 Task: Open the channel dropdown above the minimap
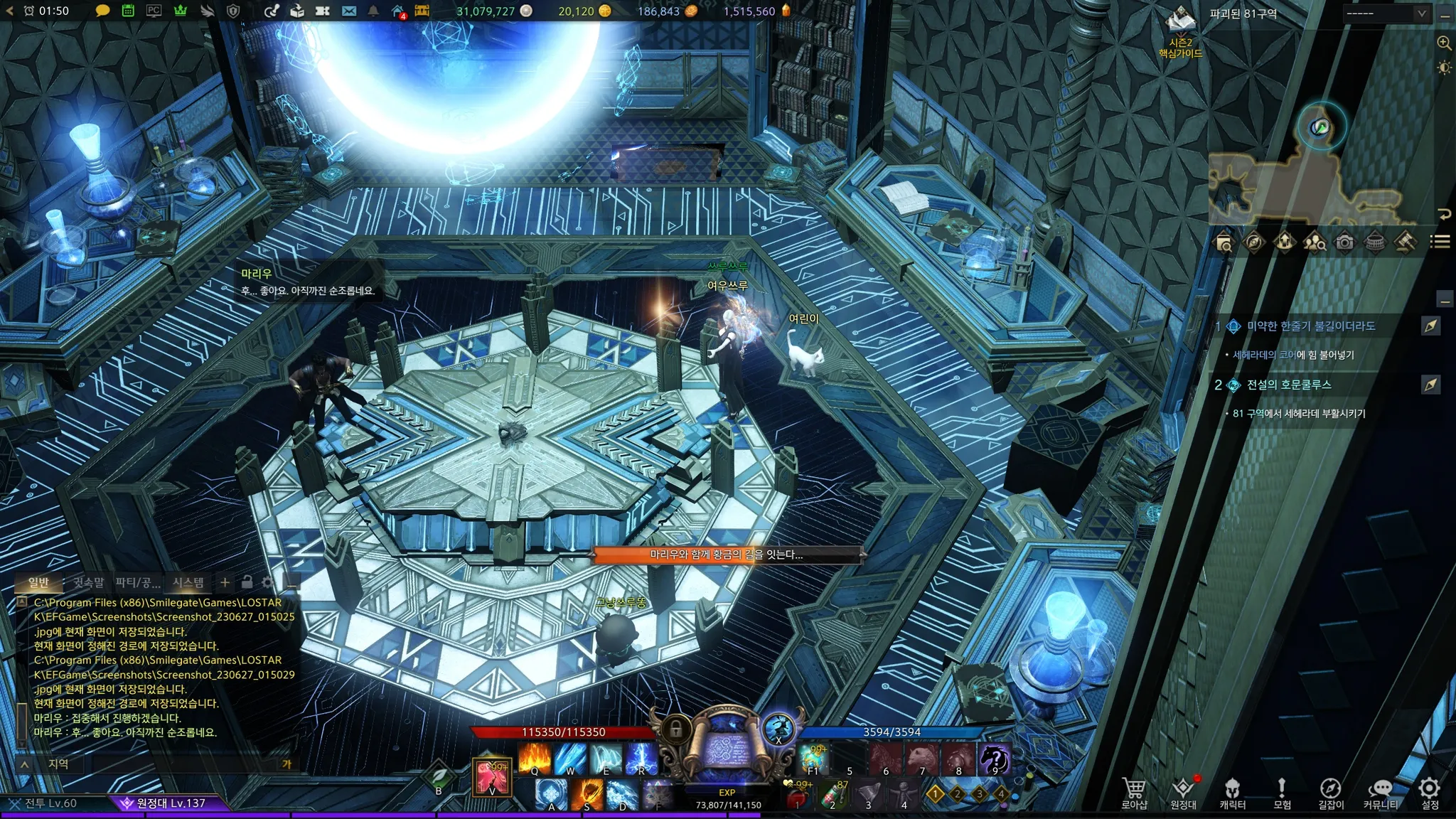point(1386,14)
